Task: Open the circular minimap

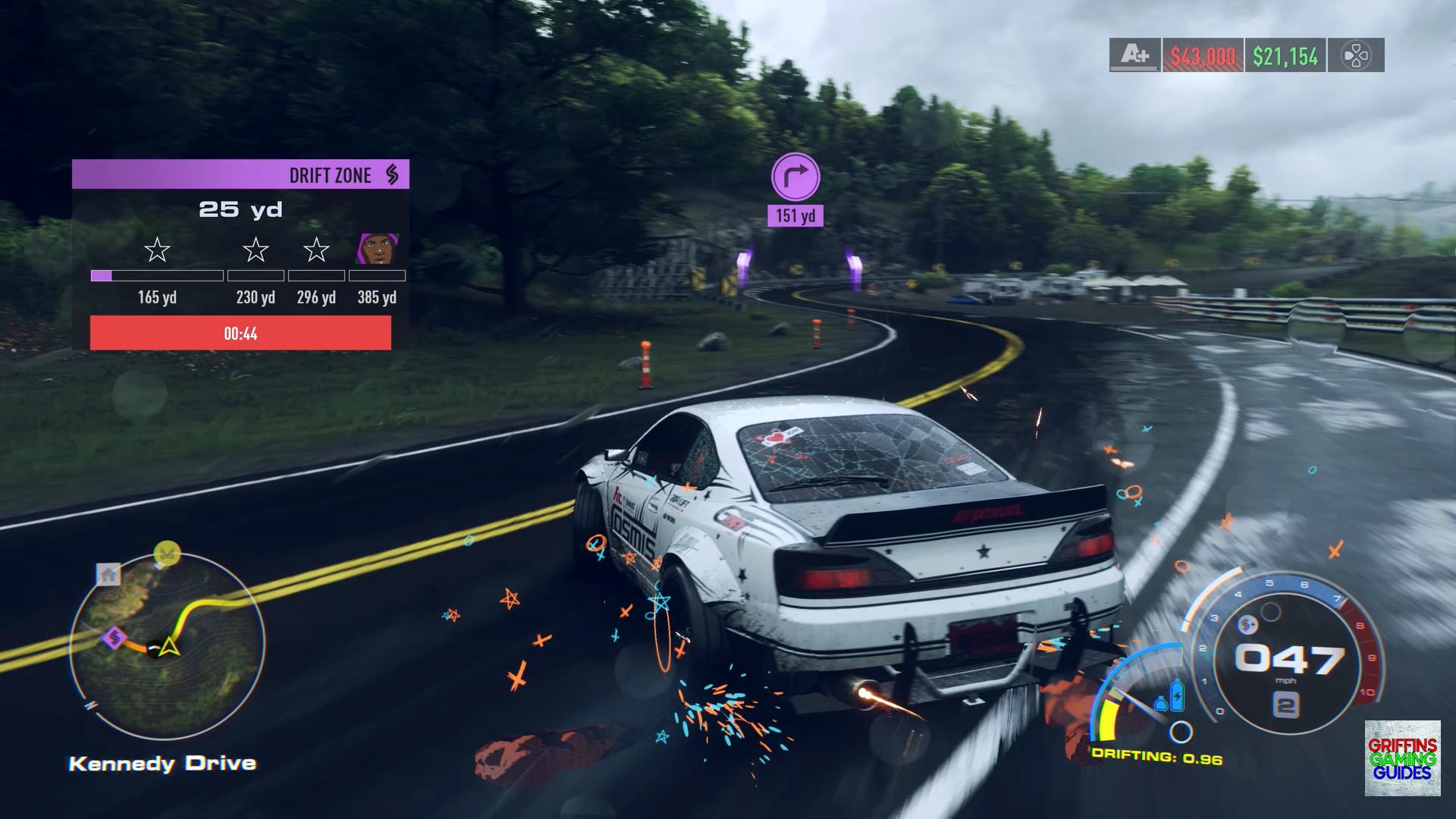Action: tap(168, 645)
